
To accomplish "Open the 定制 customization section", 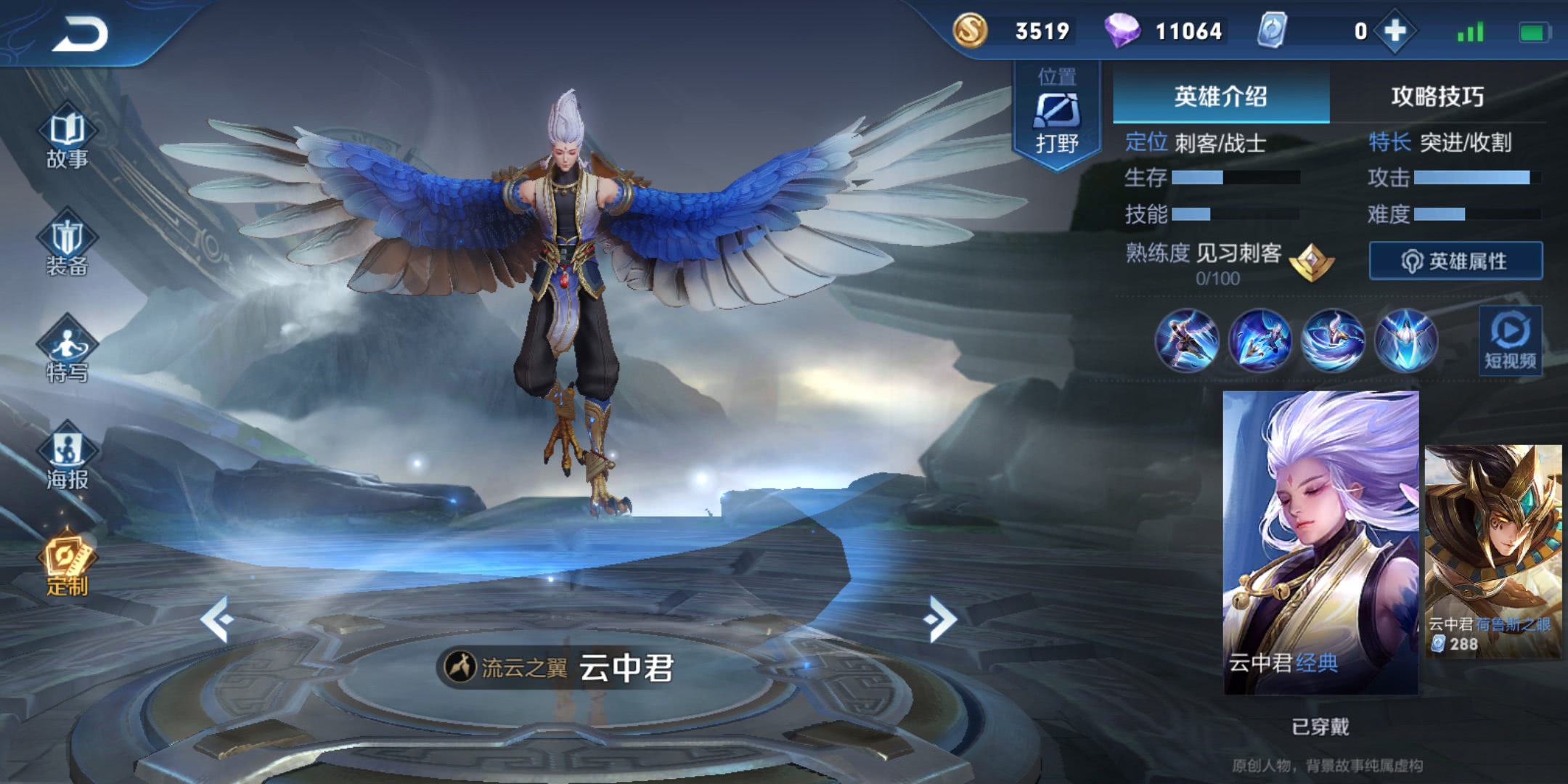I will [67, 564].
